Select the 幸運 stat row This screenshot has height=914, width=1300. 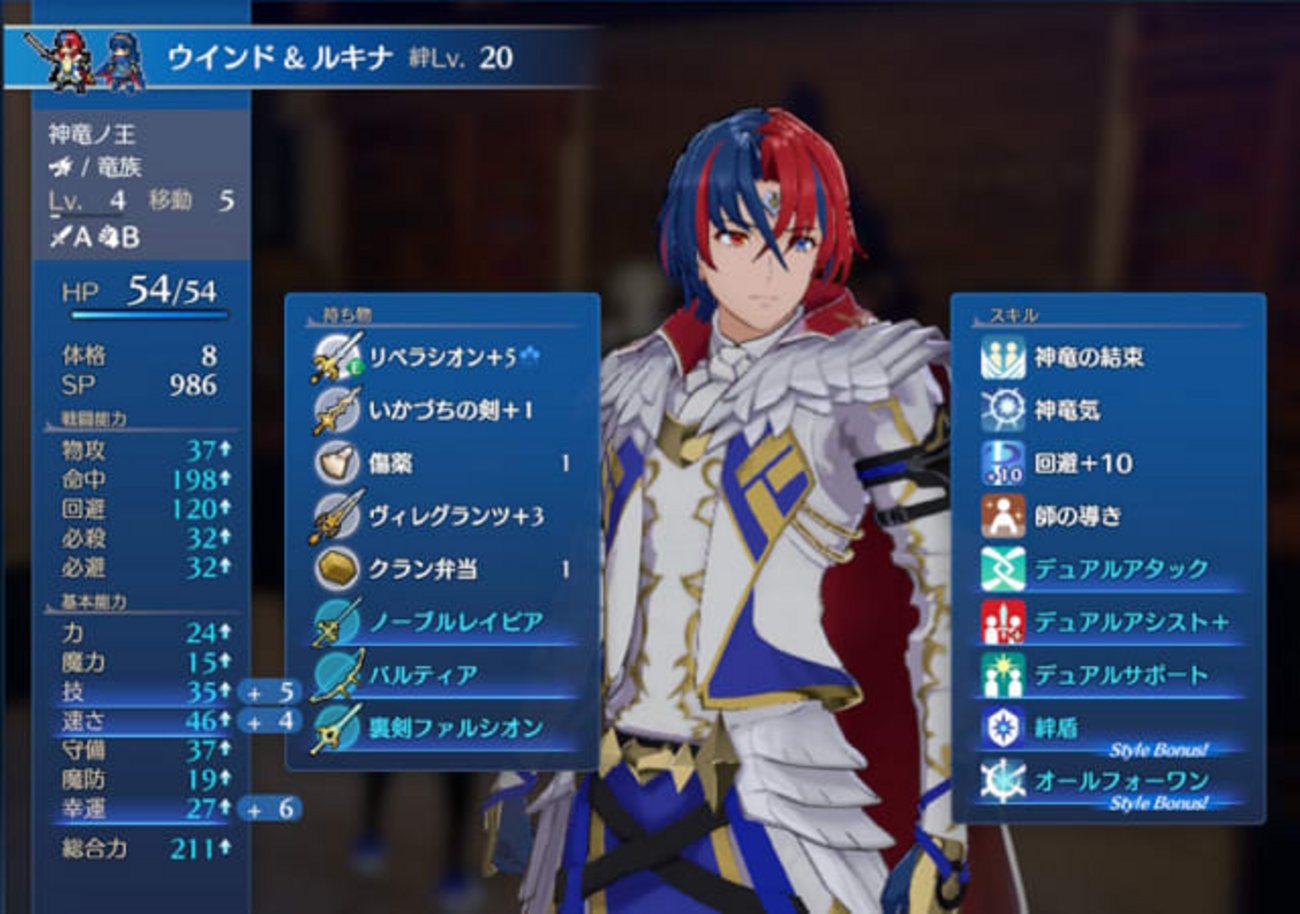(140, 808)
